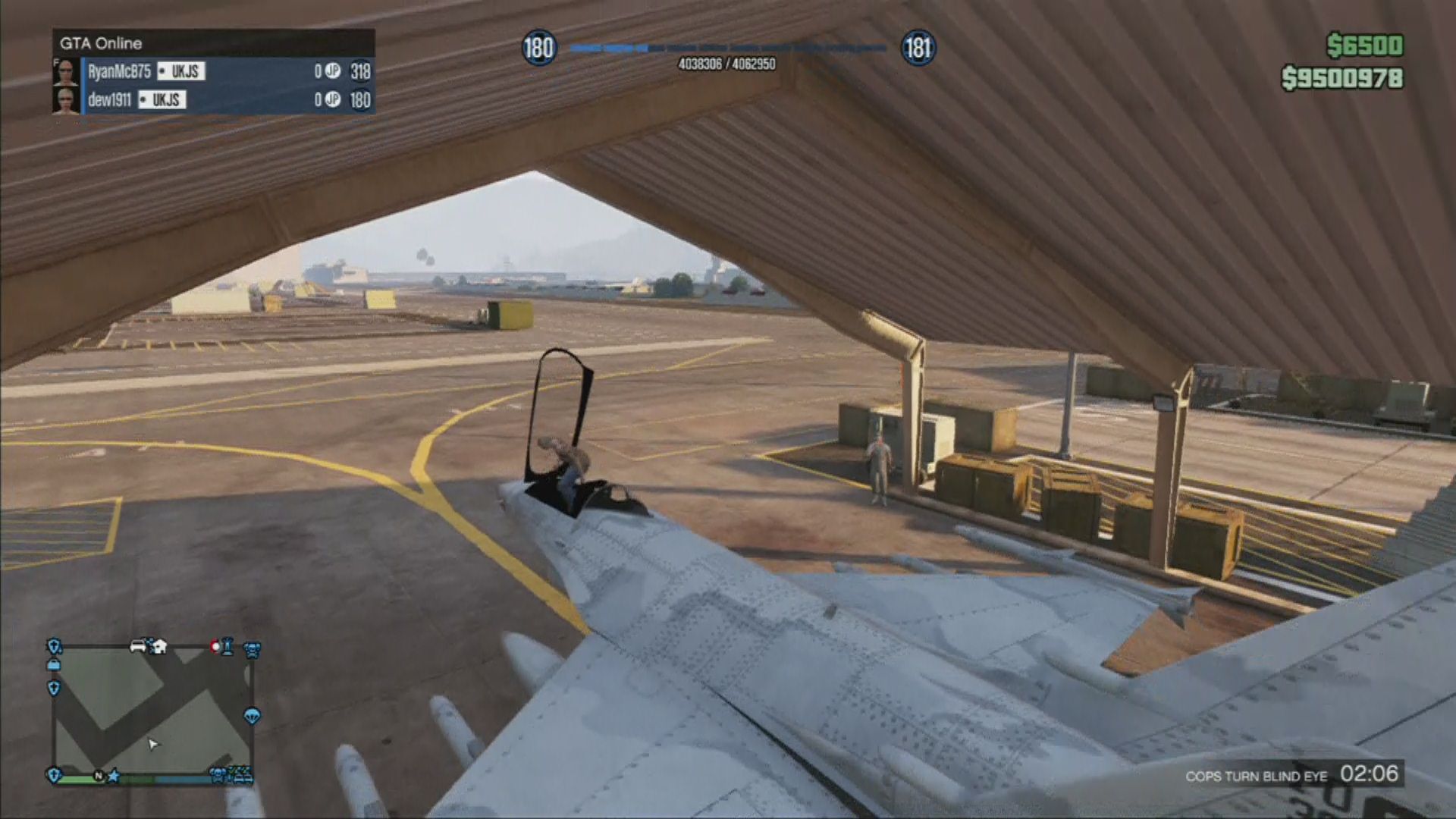Select RyanMcB75 in the player list
The image size is (1456, 819).
[119, 71]
